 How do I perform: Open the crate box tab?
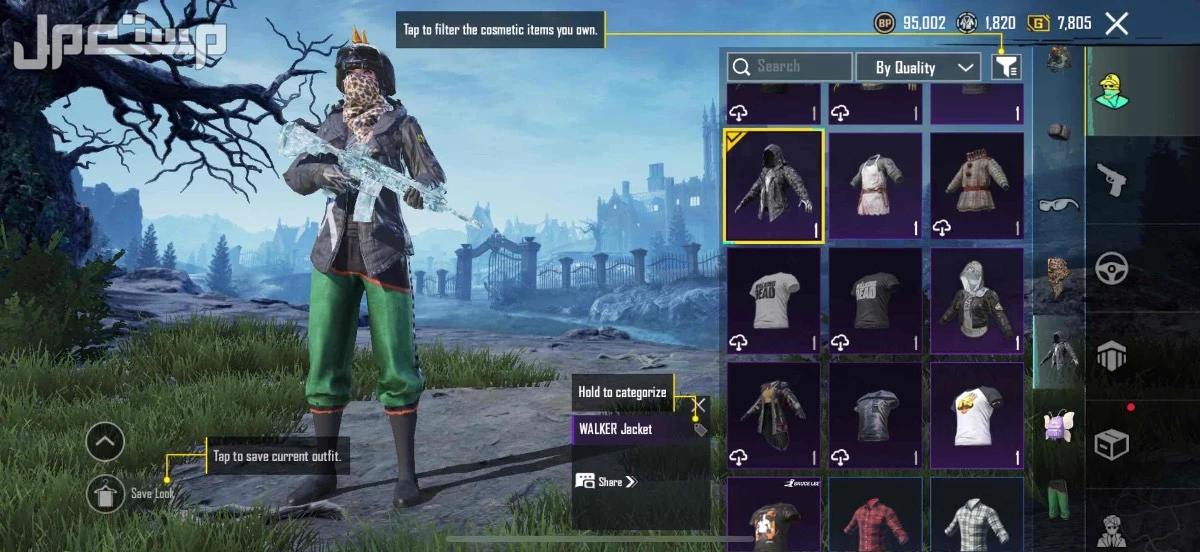pyautogui.click(x=1112, y=443)
